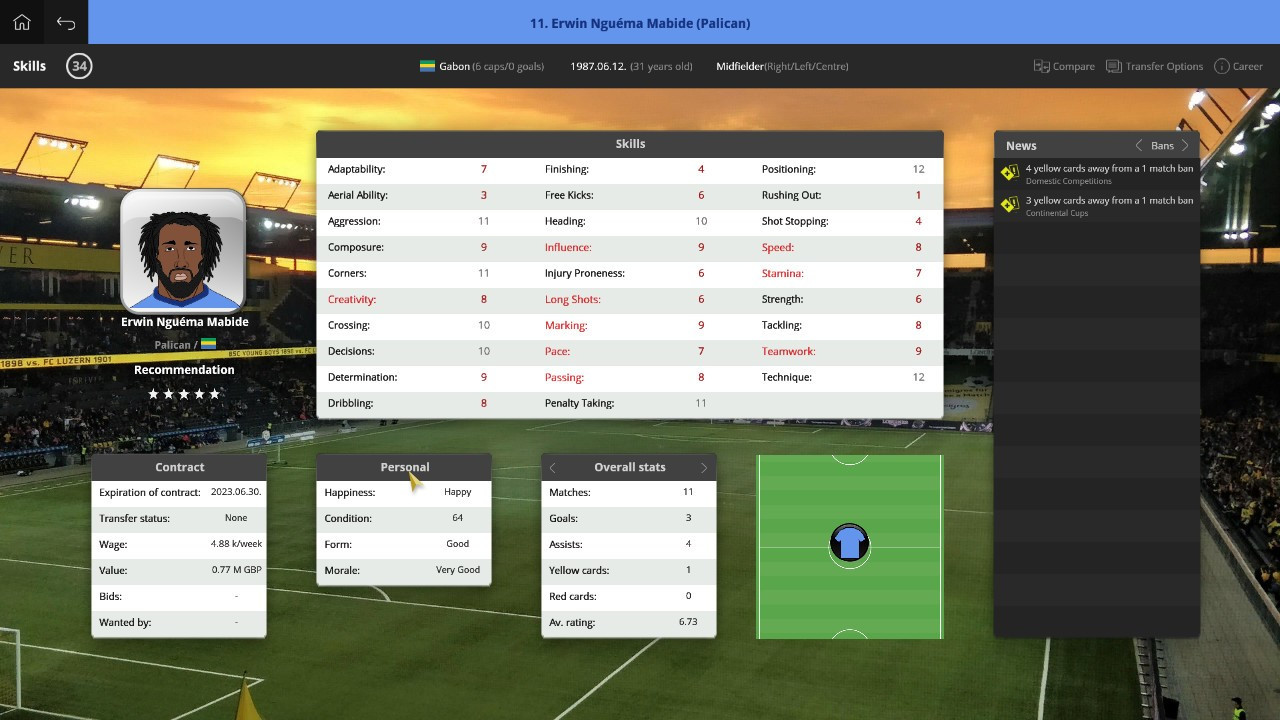Screen dimensions: 1280x720
Task: Open the Skills tab
Action: point(28,66)
